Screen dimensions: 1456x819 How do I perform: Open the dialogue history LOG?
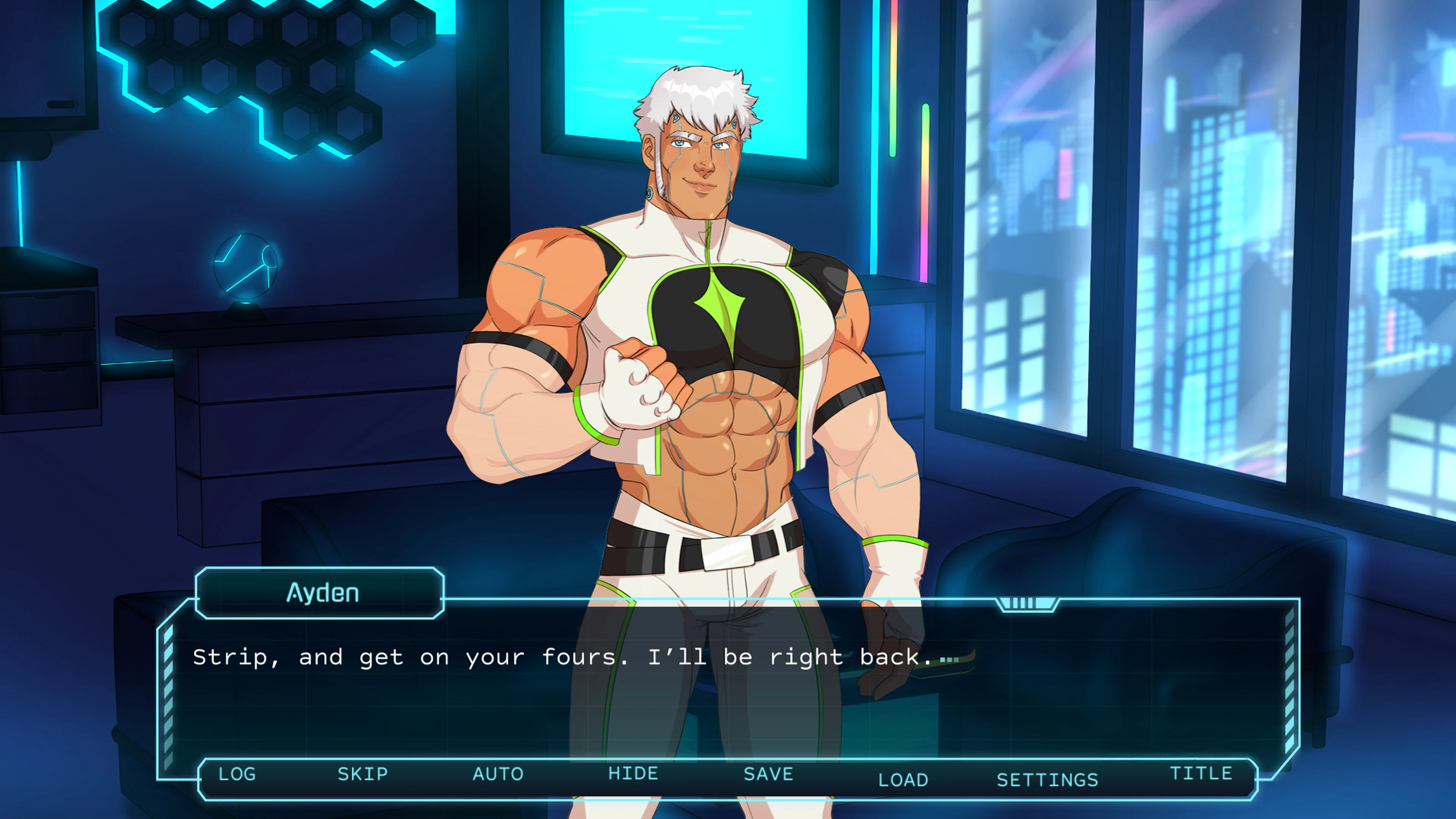click(x=237, y=774)
